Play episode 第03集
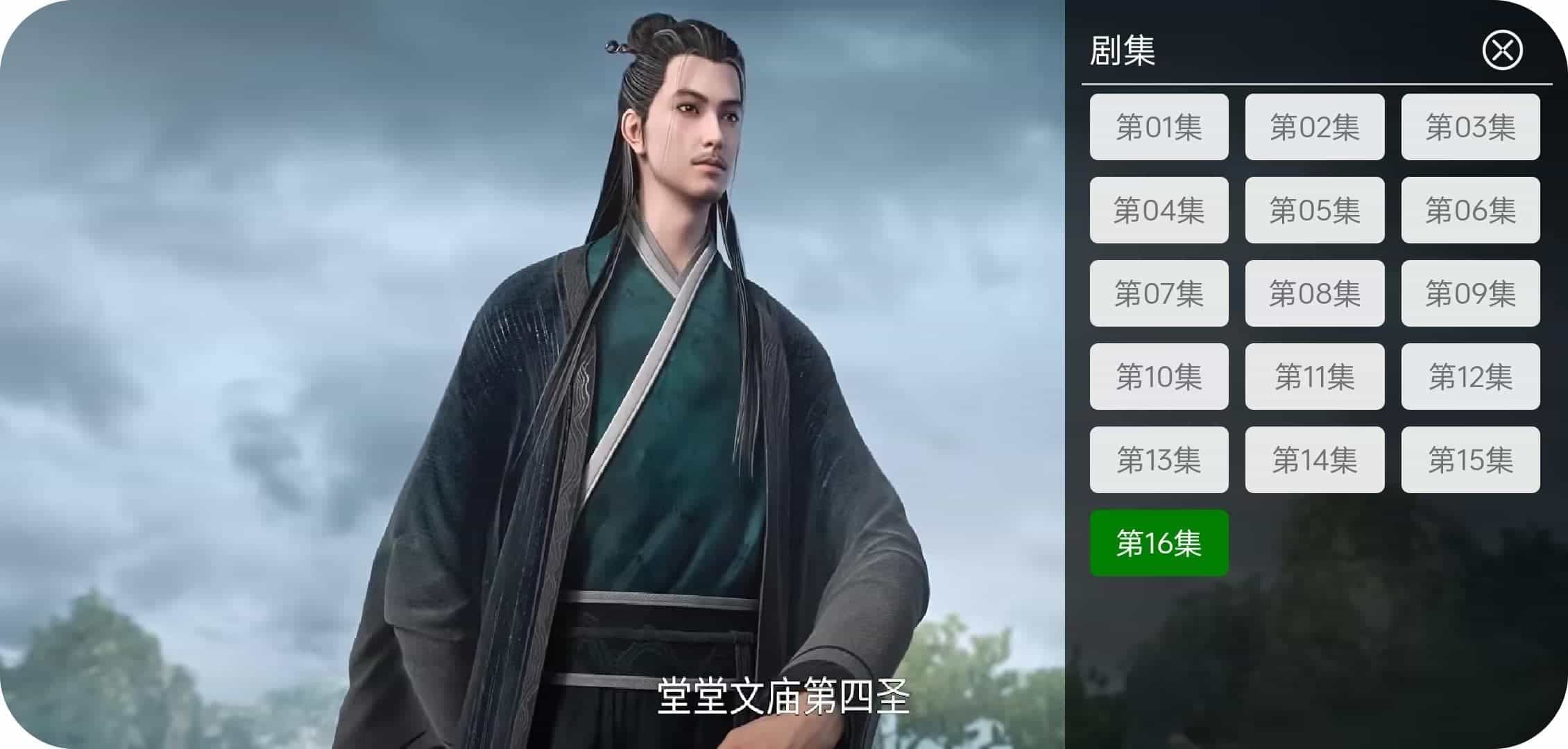Image resolution: width=1568 pixels, height=749 pixels. [x=1470, y=126]
